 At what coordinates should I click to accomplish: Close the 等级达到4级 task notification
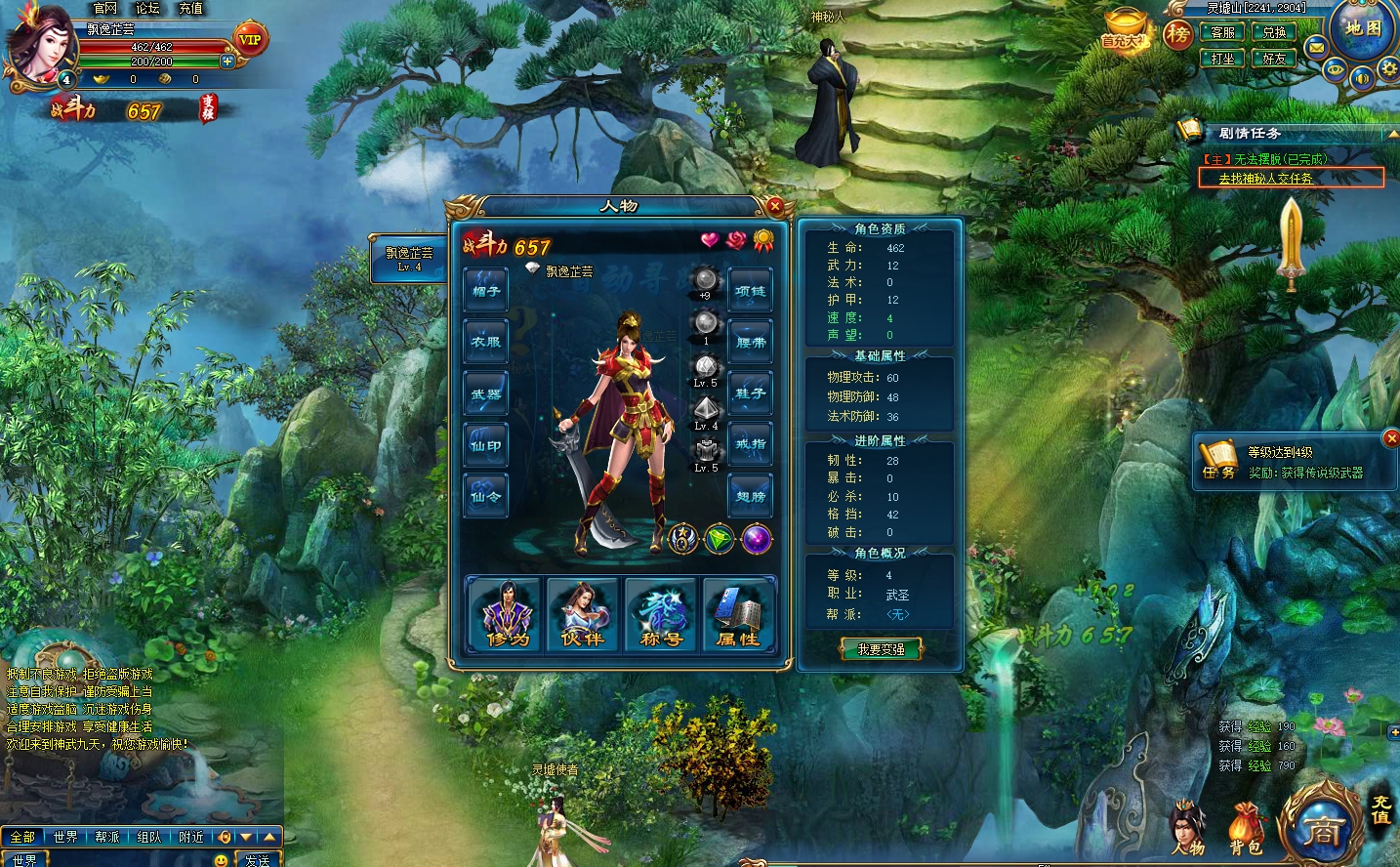tap(1391, 438)
